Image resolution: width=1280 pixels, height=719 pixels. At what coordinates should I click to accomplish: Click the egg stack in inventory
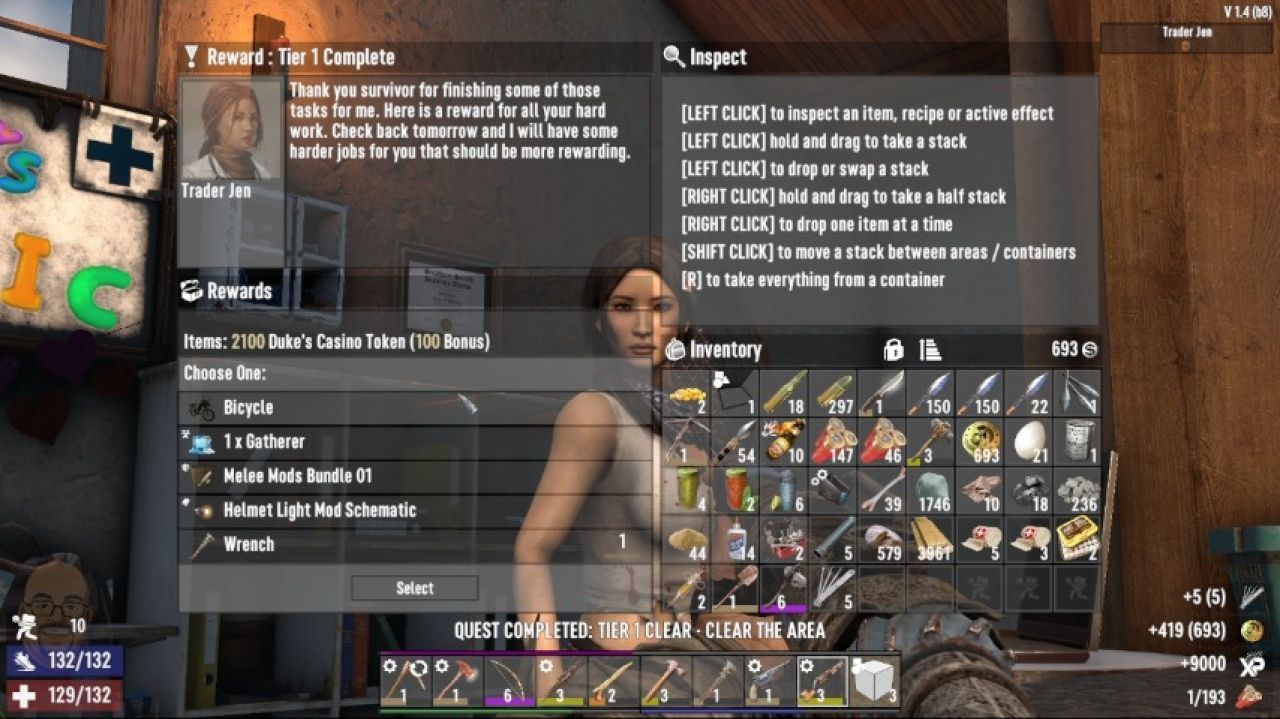[x=1029, y=441]
